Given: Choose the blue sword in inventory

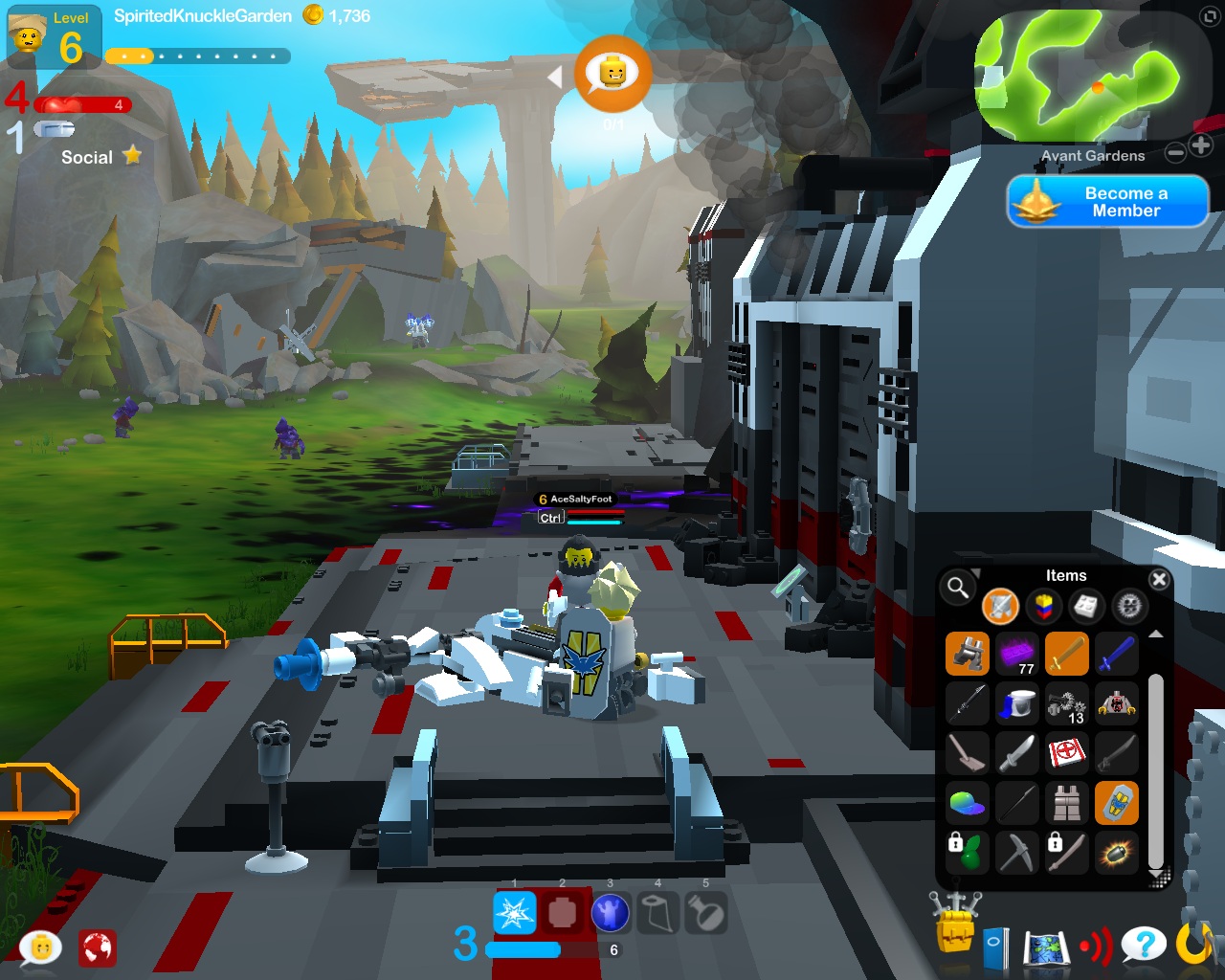Looking at the screenshot, I should pyautogui.click(x=1116, y=655).
